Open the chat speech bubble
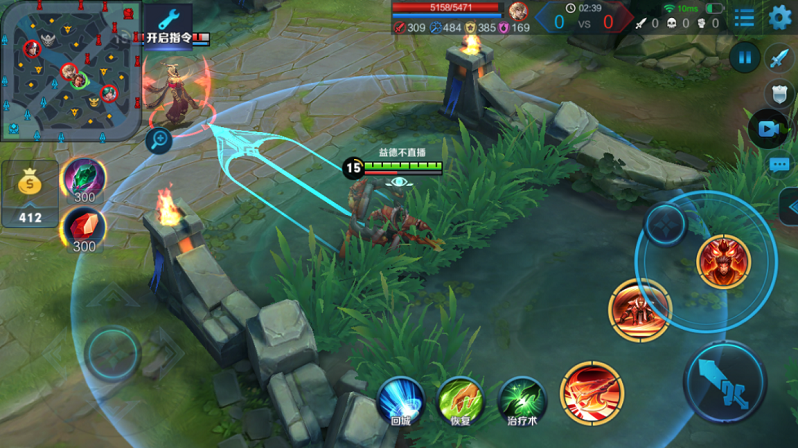 [780, 165]
